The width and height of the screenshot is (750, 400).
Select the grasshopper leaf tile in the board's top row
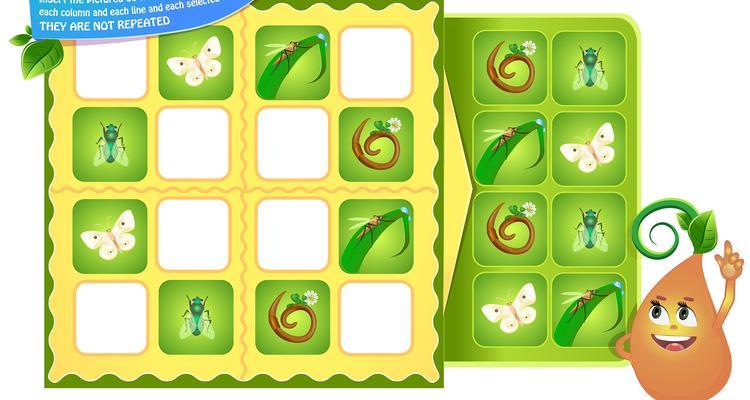point(292,62)
